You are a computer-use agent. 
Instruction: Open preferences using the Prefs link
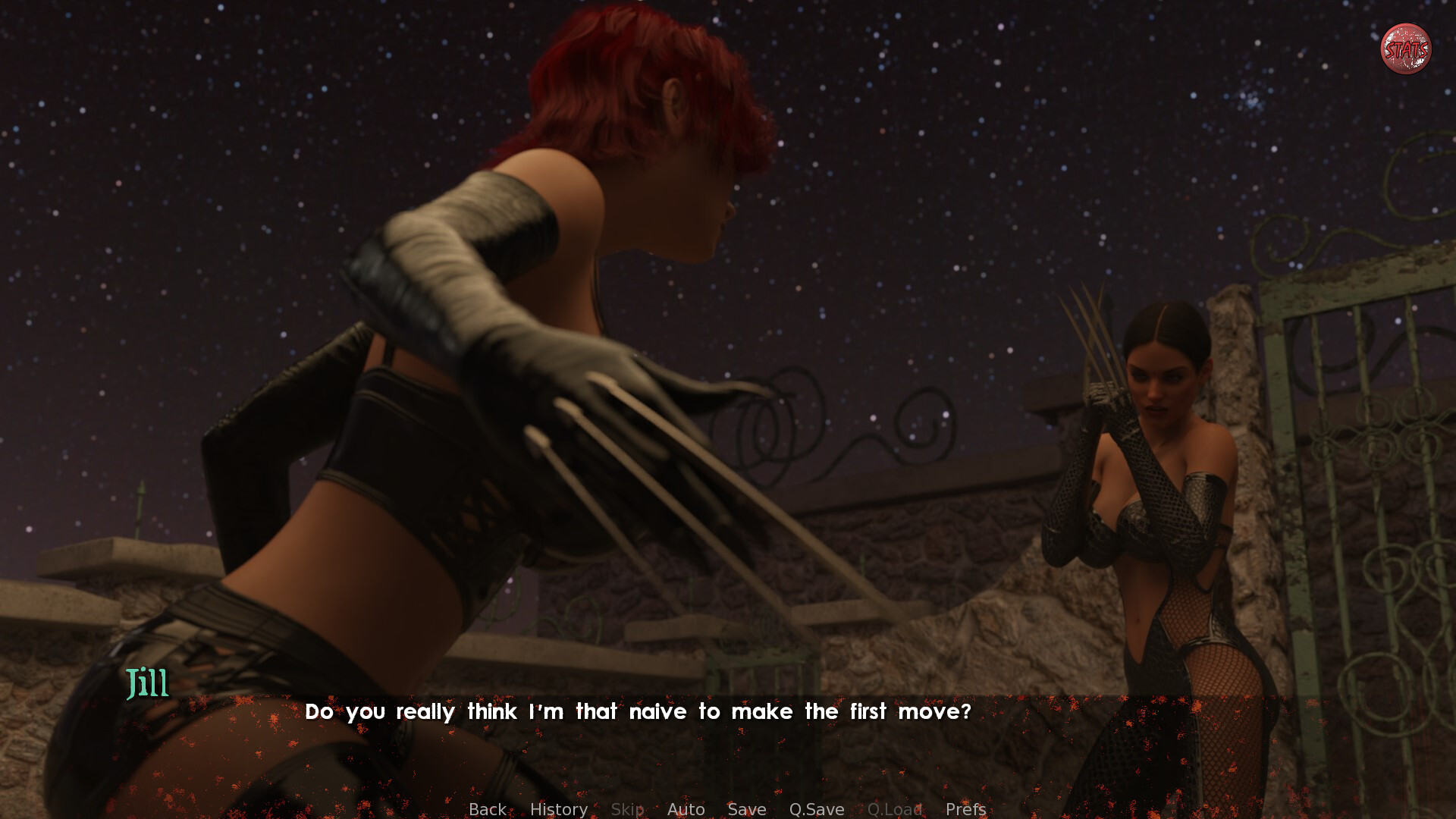point(965,809)
